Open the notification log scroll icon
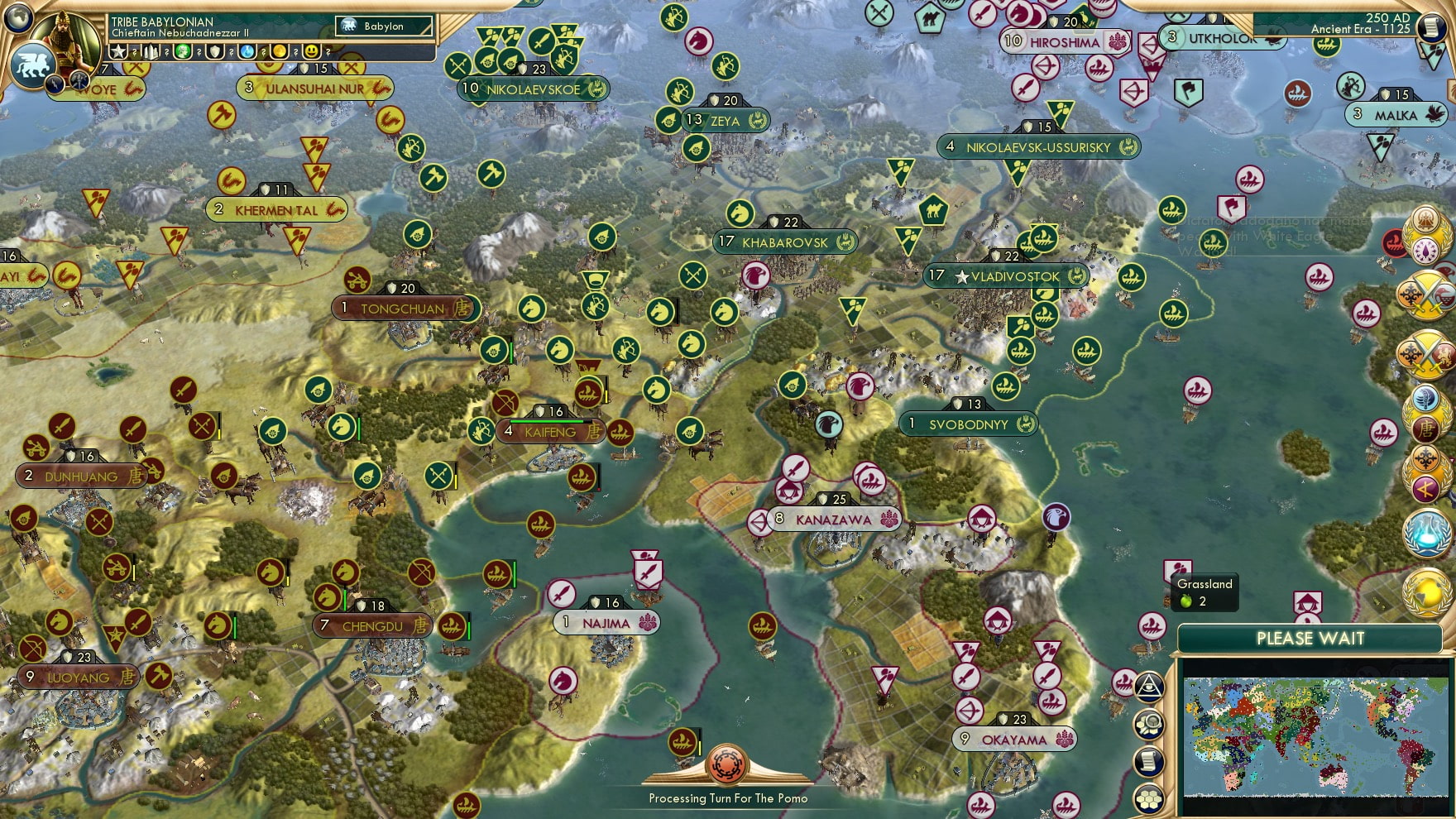This screenshot has height=819, width=1456. pyautogui.click(x=1149, y=759)
